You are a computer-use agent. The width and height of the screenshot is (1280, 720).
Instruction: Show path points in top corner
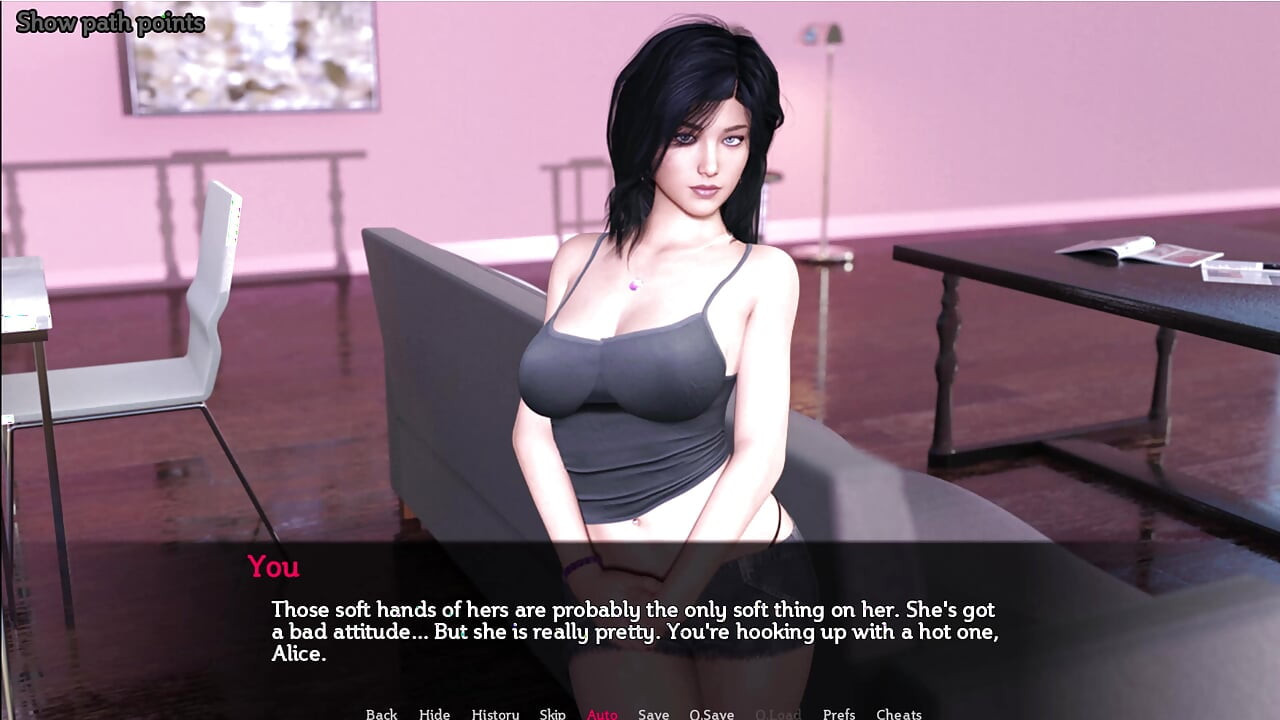click(x=110, y=23)
